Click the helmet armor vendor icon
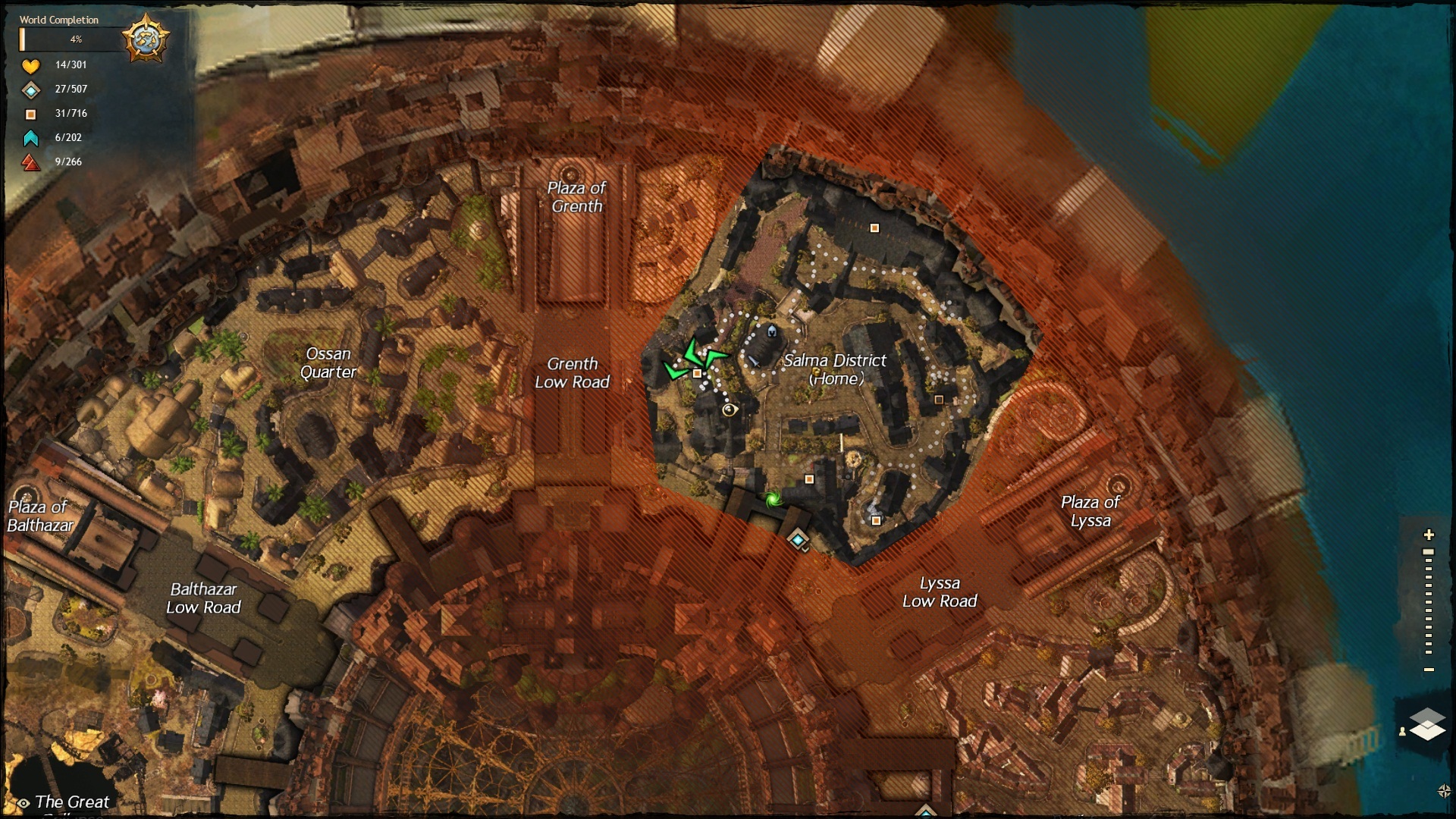Image resolution: width=1456 pixels, height=819 pixels. pos(772,331)
